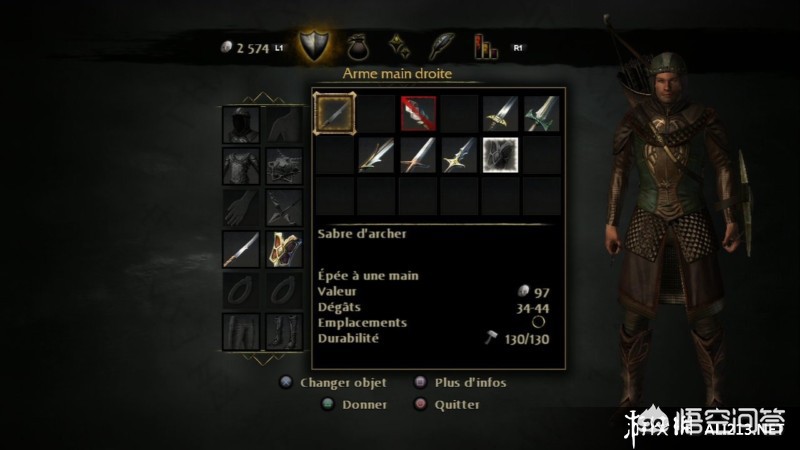Switch to the feather quill tab
This screenshot has width=800, height=450.
coord(442,46)
